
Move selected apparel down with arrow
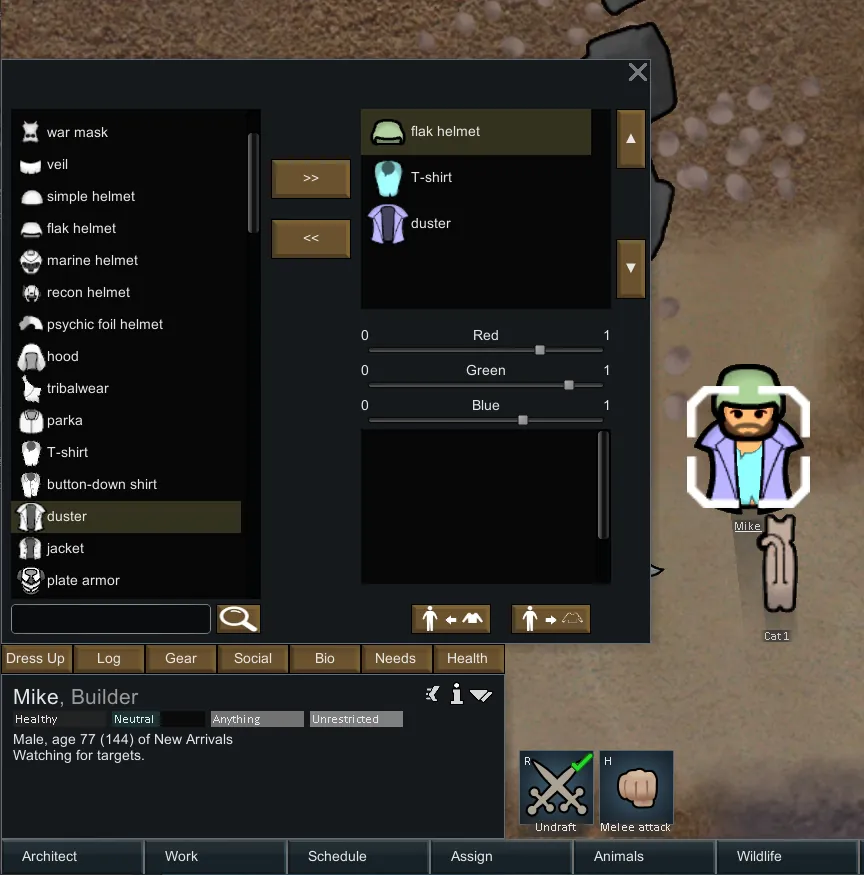coord(630,268)
